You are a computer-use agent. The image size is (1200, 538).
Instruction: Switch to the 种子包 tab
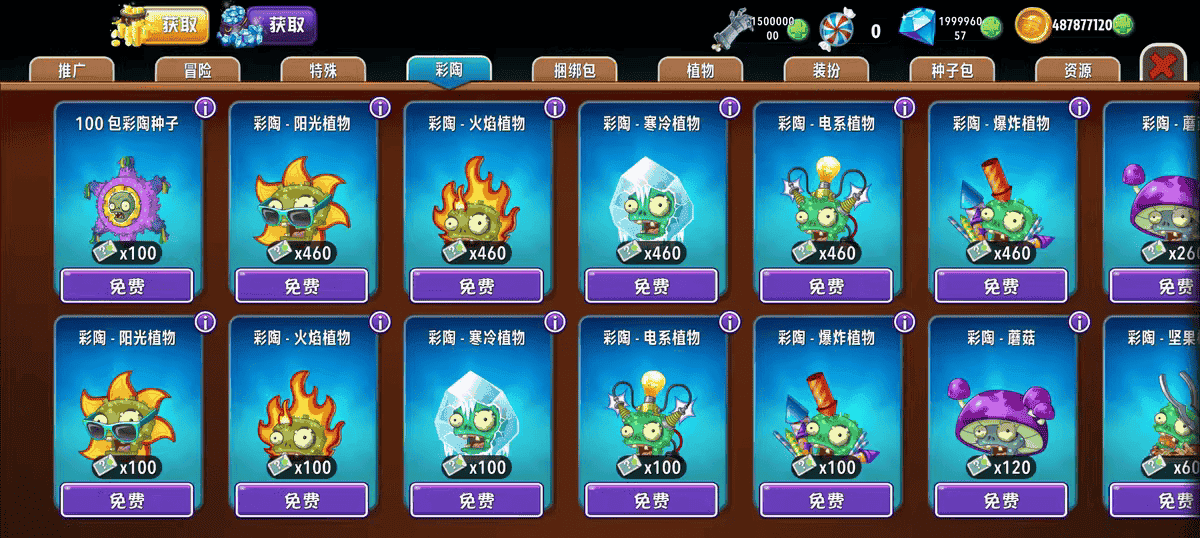[952, 70]
